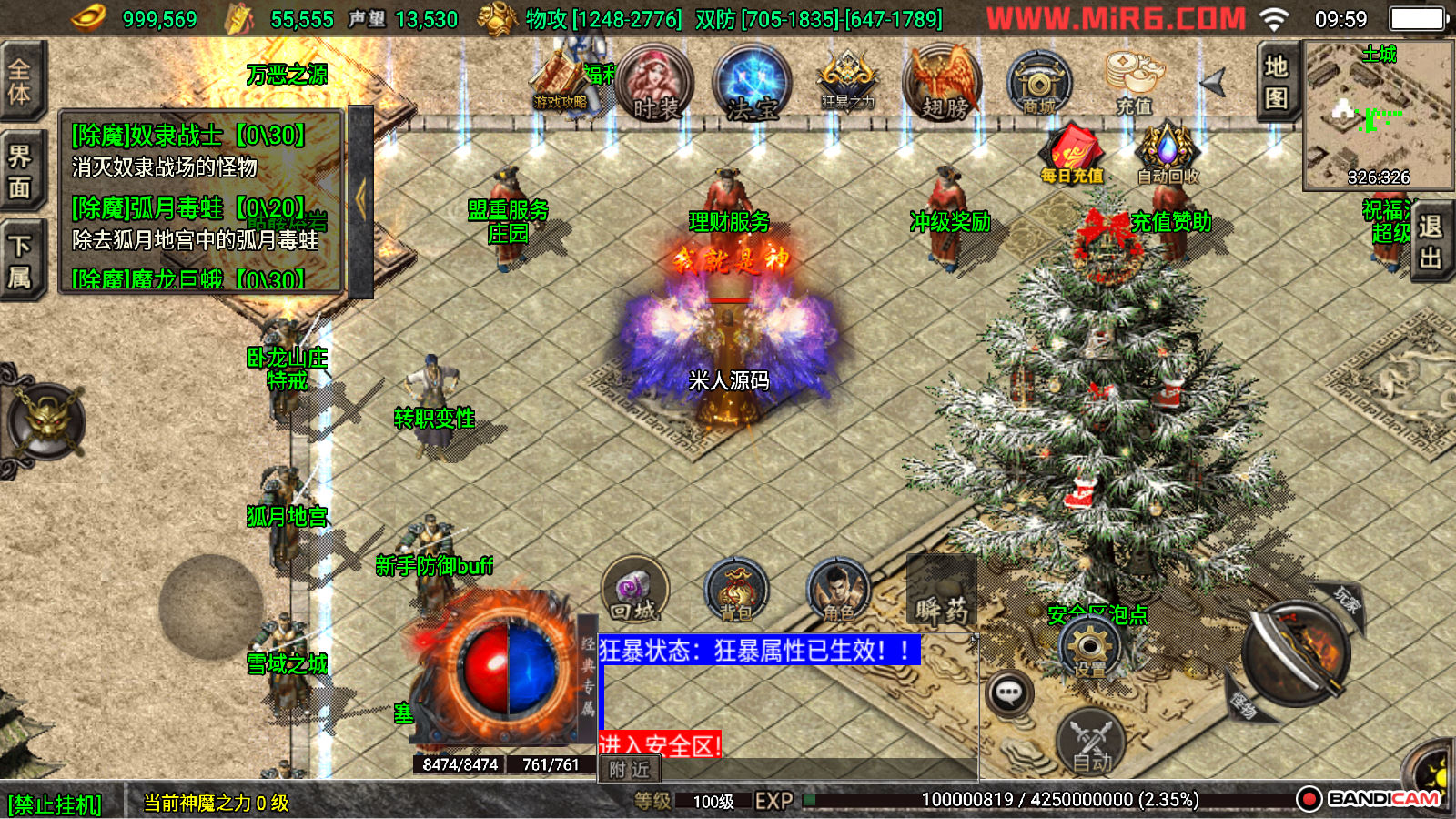Screen dimensions: 1456x819
Task: Select the 全体 tab
Action: 20,81
